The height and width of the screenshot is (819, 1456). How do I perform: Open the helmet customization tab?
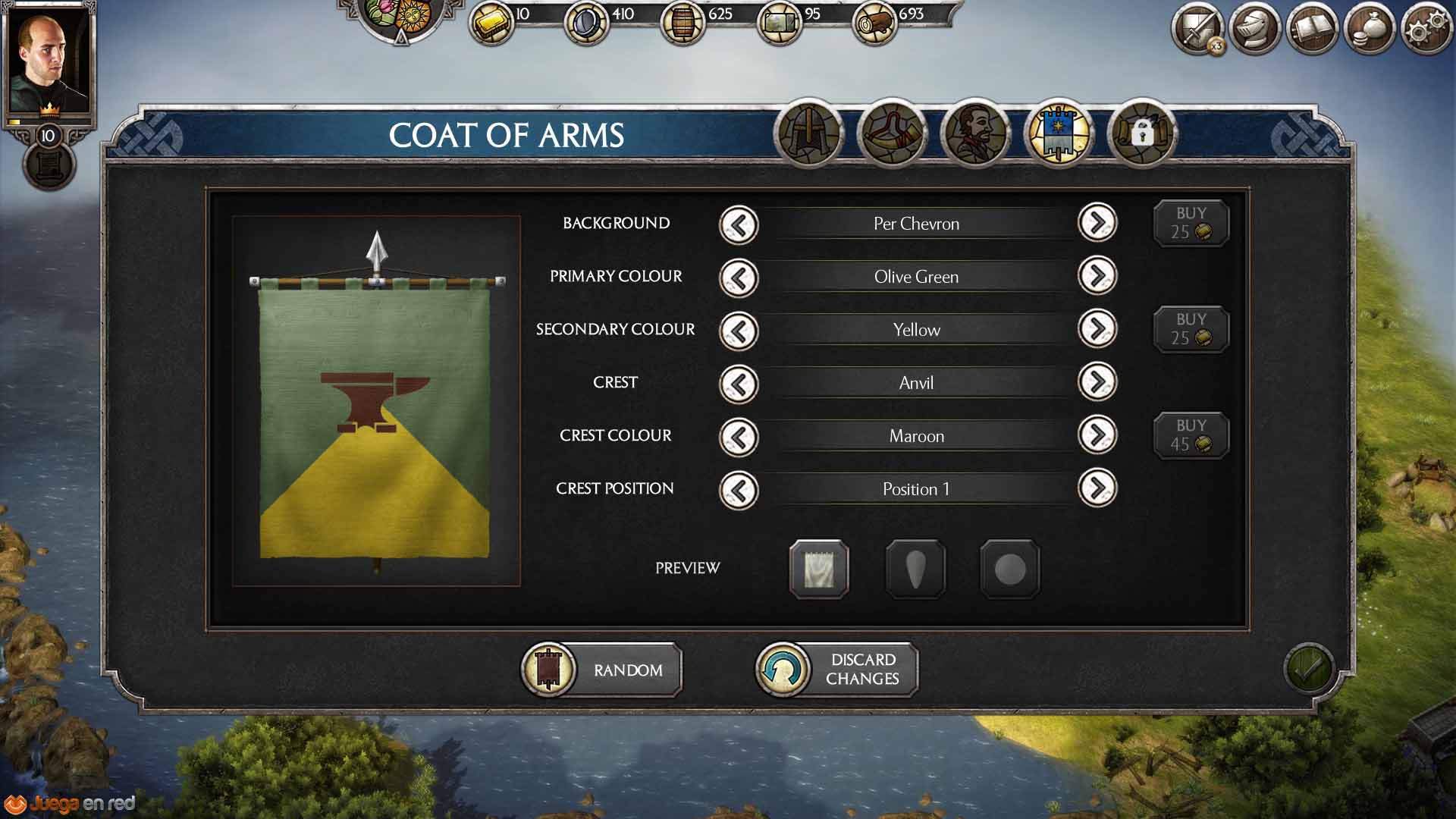(809, 133)
